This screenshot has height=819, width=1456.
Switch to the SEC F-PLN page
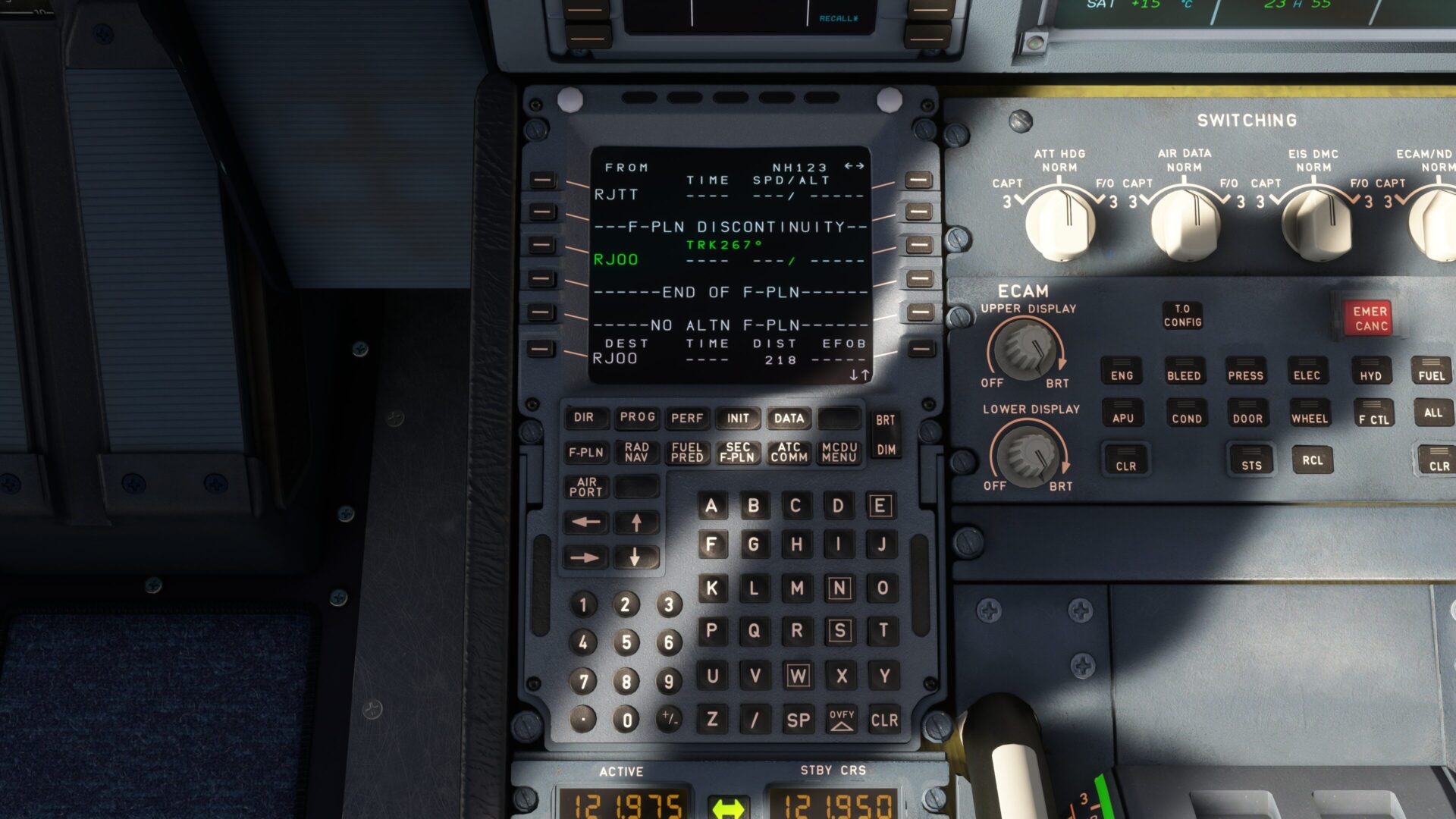tap(736, 453)
